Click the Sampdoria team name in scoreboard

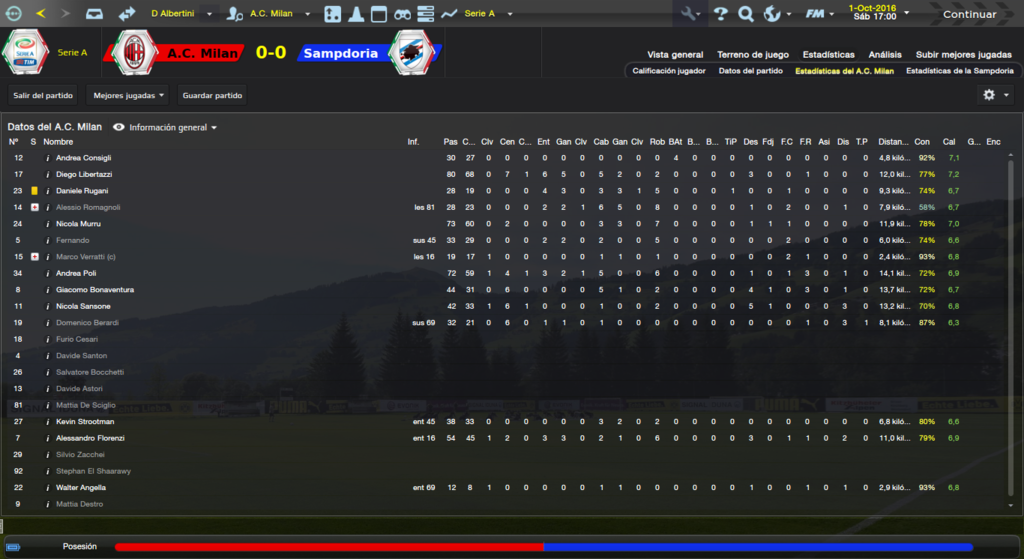coord(340,53)
